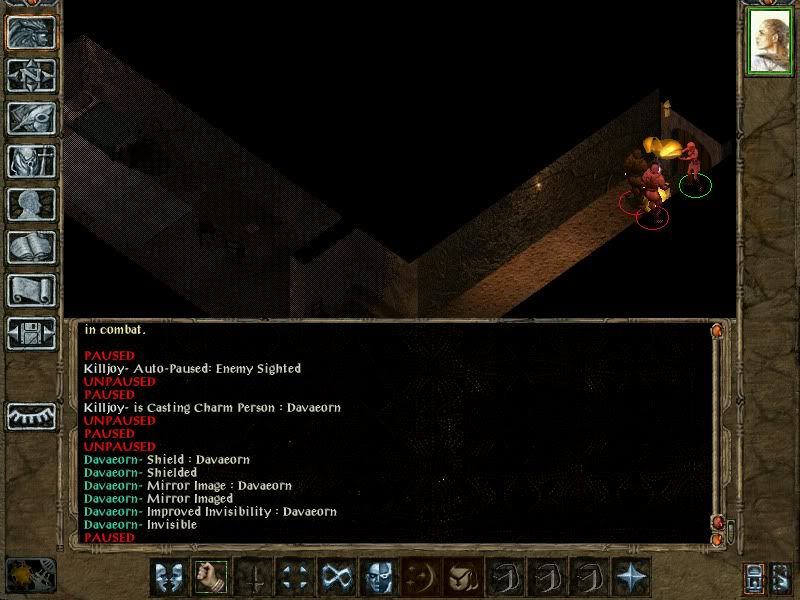Select the fist weapon slot
Screen dimensions: 800x600
212,577
